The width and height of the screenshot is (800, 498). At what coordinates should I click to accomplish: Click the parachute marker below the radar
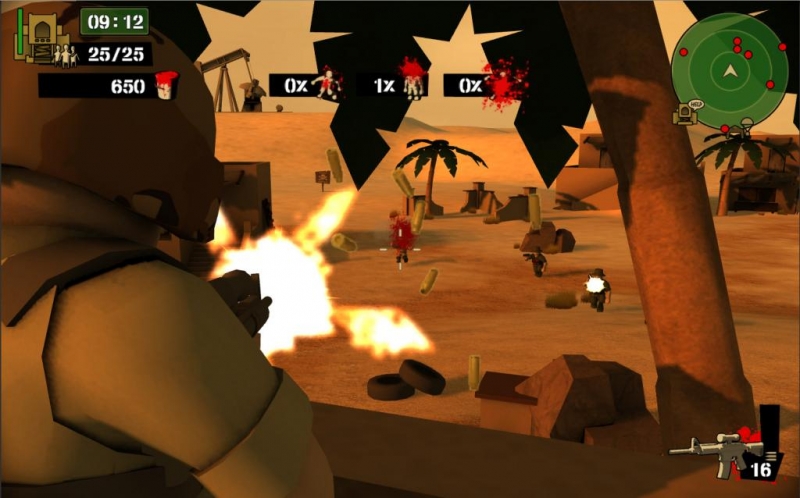(x=745, y=125)
